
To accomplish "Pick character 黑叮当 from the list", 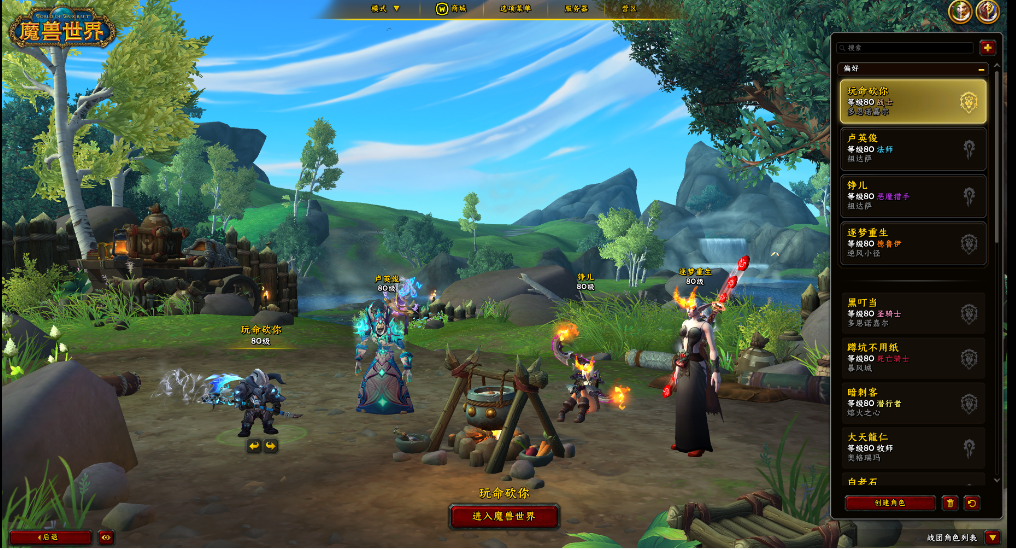I will pyautogui.click(x=912, y=312).
